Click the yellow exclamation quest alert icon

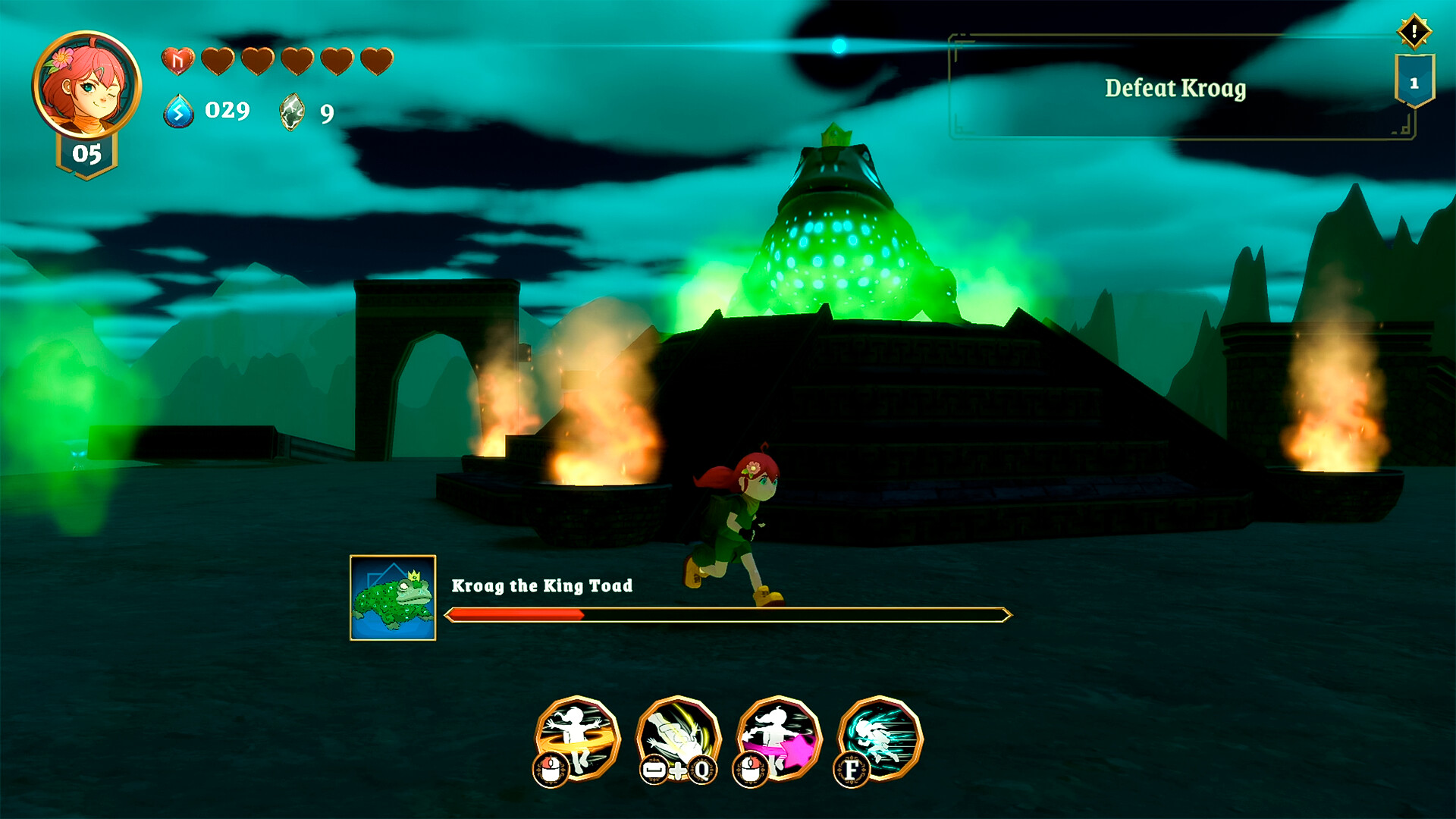(x=1414, y=31)
